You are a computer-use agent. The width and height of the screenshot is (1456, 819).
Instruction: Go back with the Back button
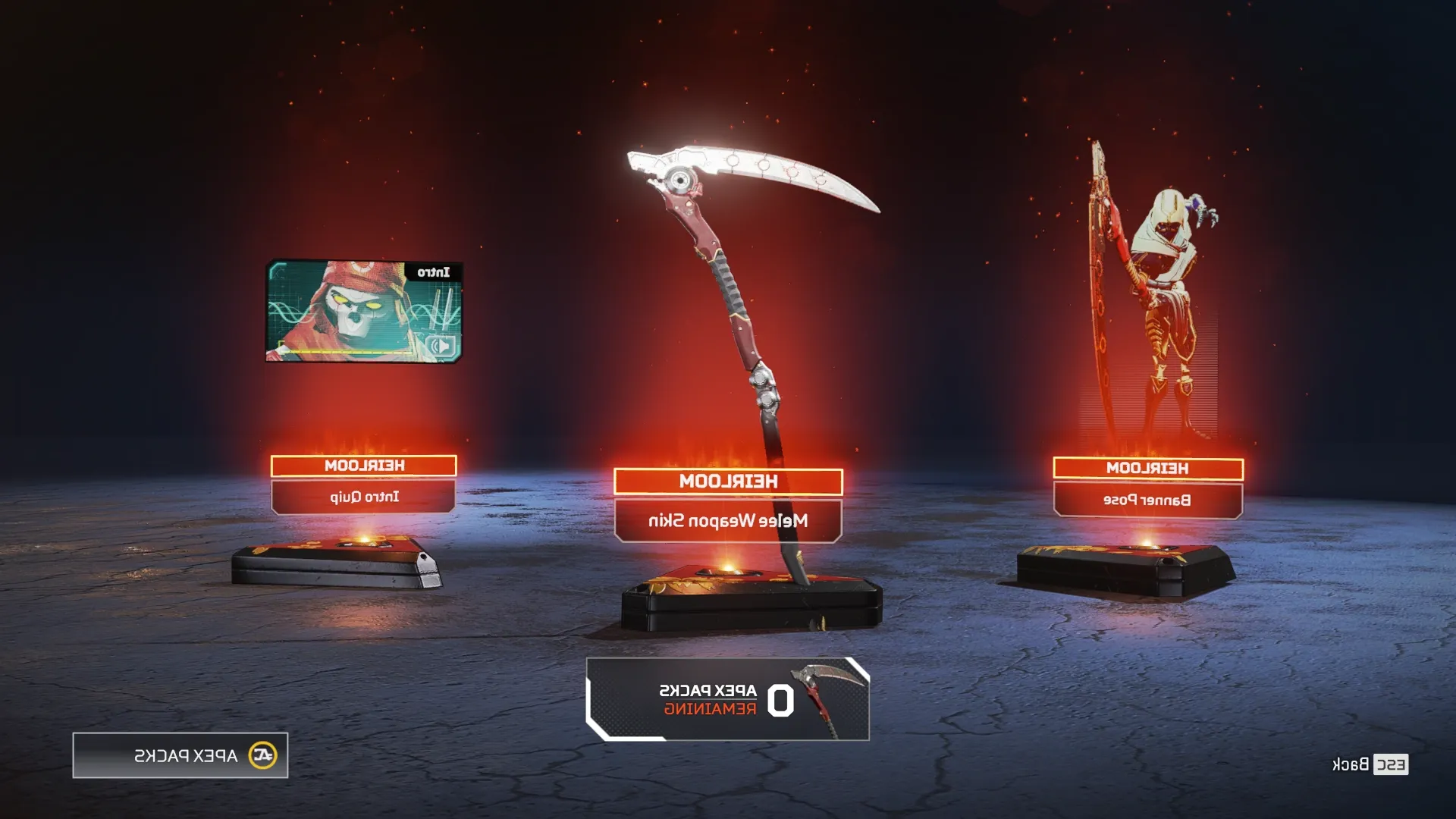tap(1370, 764)
